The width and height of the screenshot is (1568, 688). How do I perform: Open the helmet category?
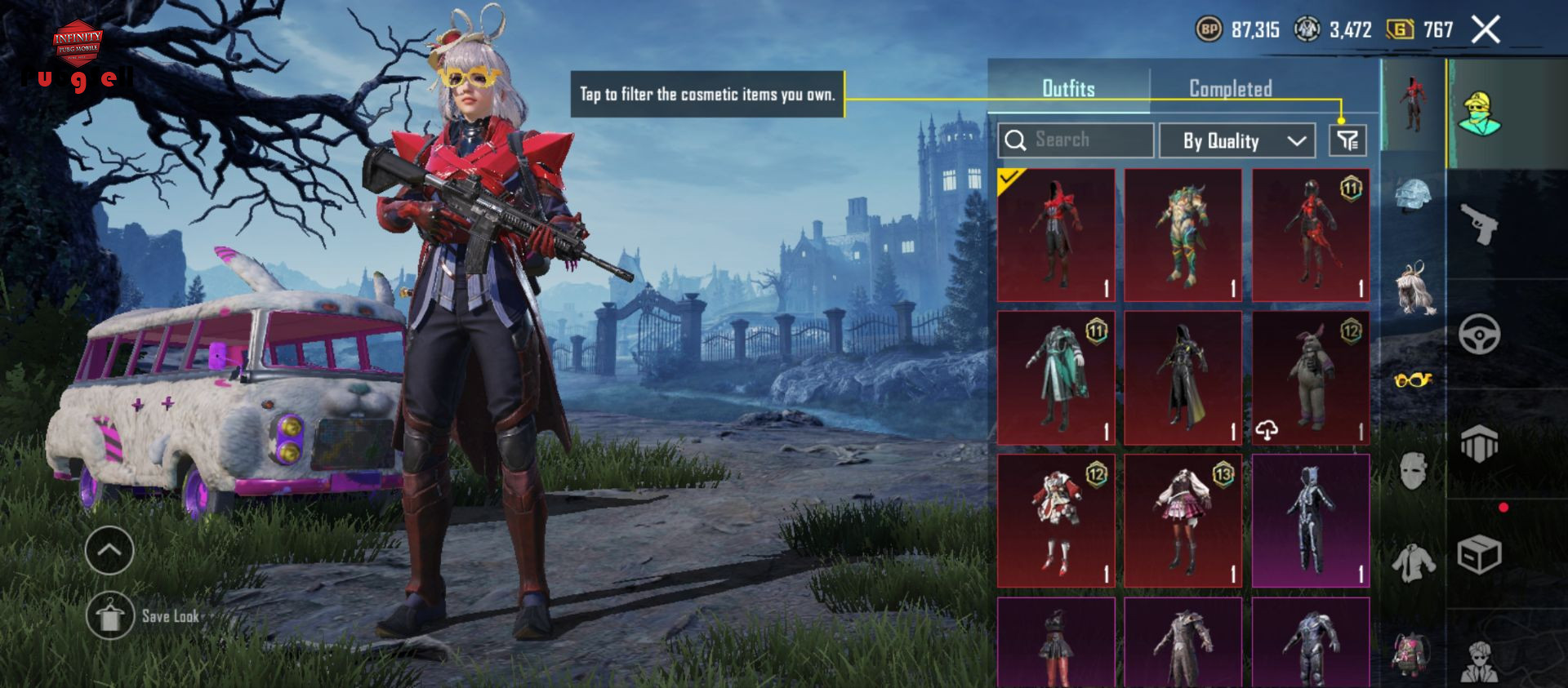click(1414, 195)
